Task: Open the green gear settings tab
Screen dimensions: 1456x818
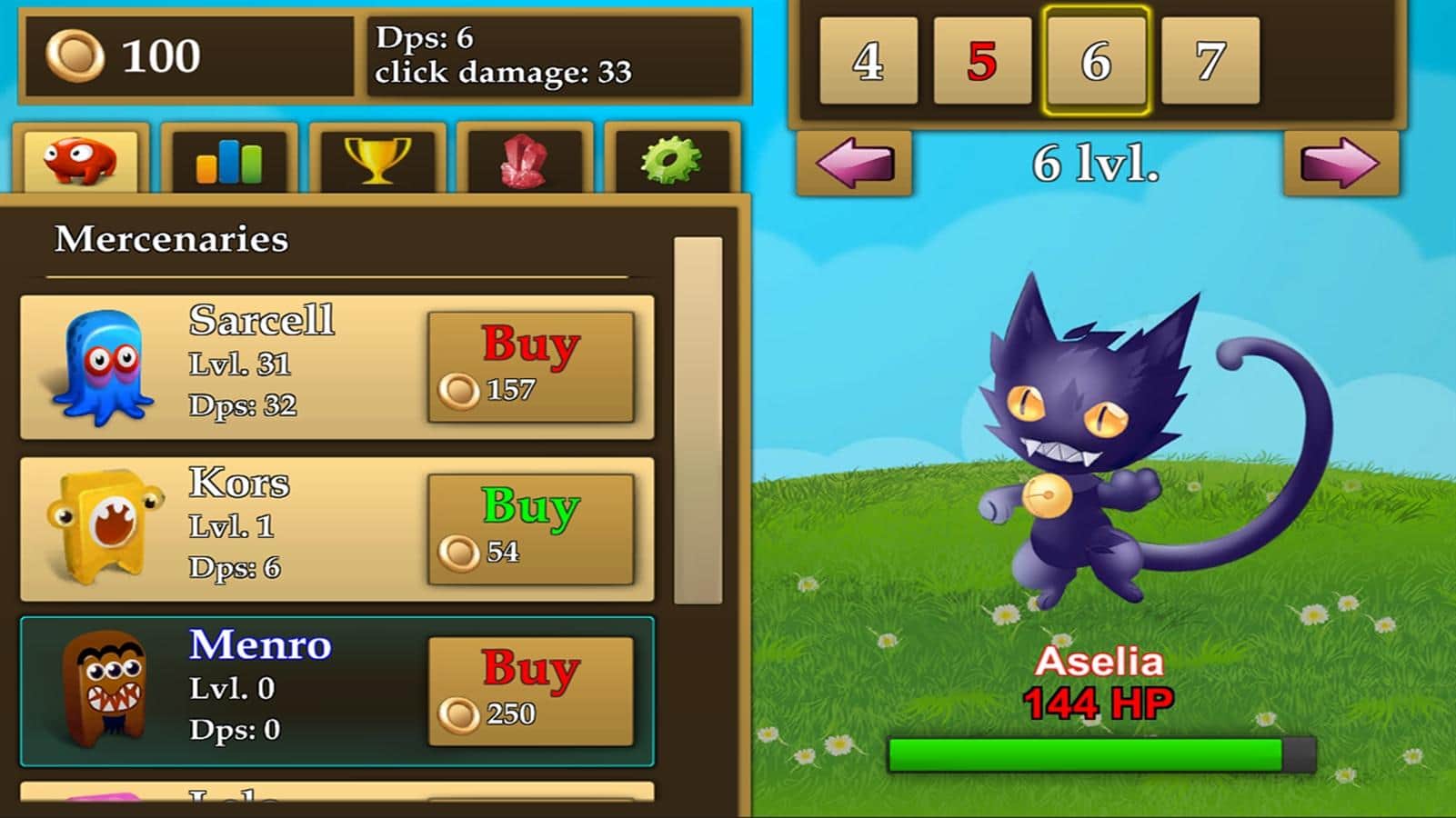Action: click(x=672, y=161)
